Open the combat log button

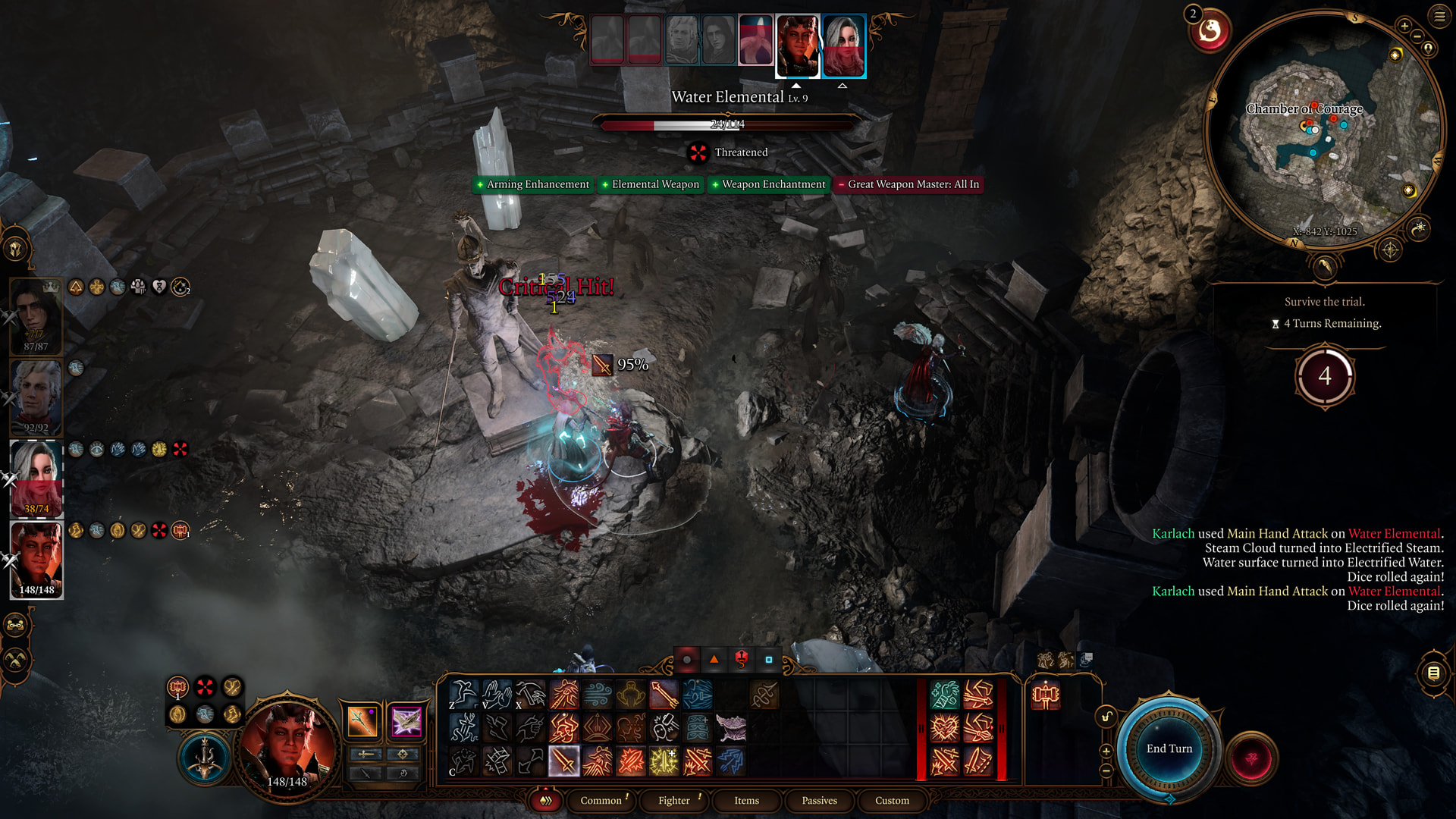click(x=1433, y=673)
